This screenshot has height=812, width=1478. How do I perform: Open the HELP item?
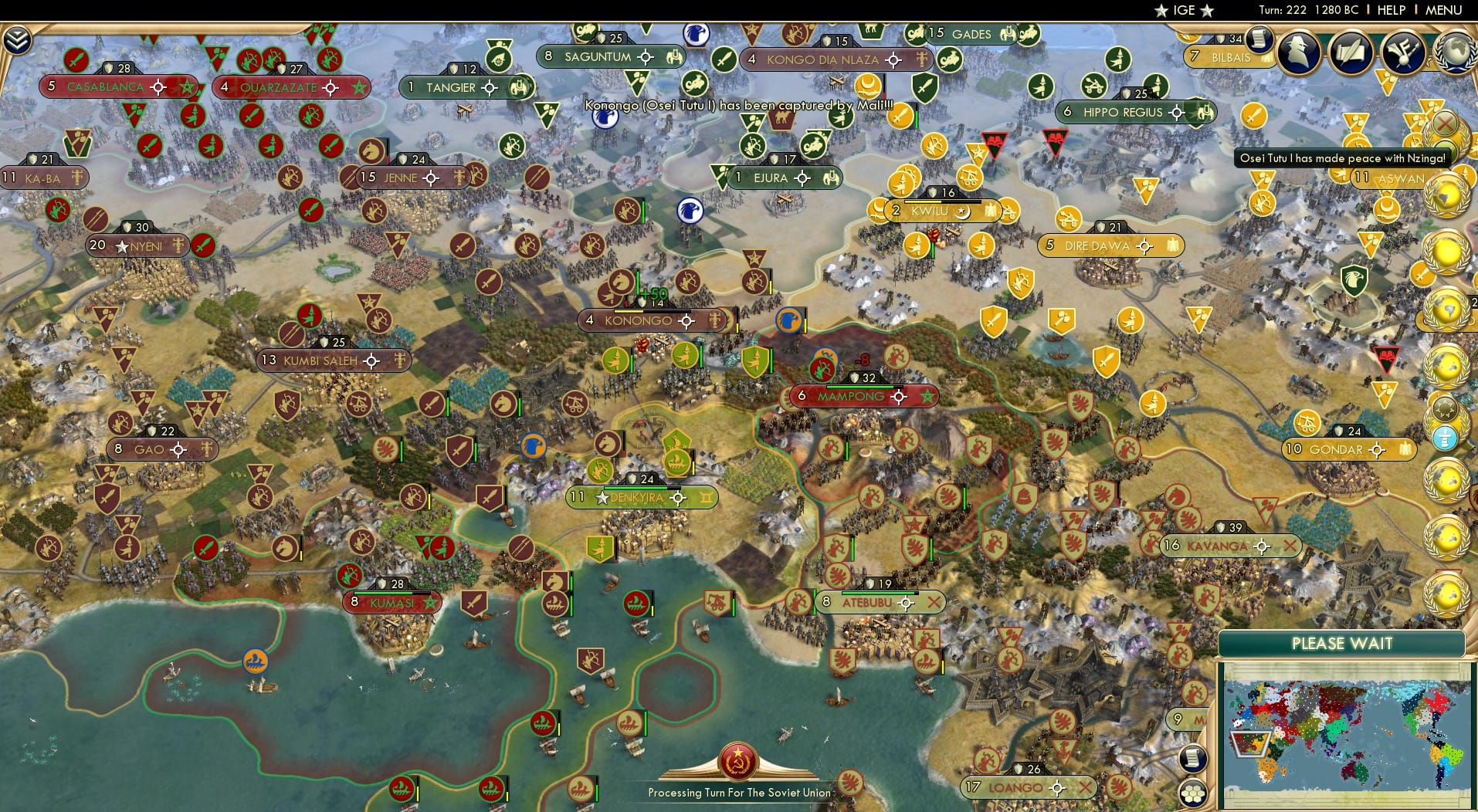click(x=1392, y=10)
